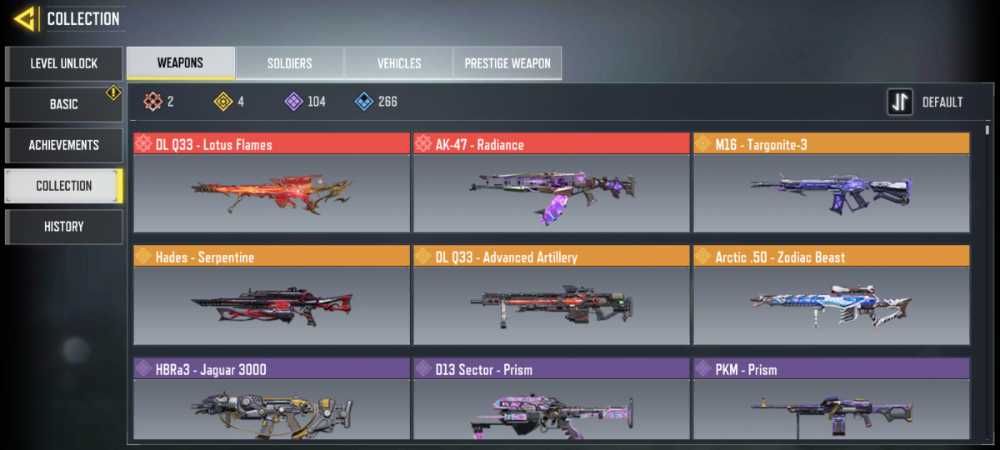This screenshot has height=450, width=1000.
Task: Switch to the Prestige Weapon tab
Action: point(507,63)
